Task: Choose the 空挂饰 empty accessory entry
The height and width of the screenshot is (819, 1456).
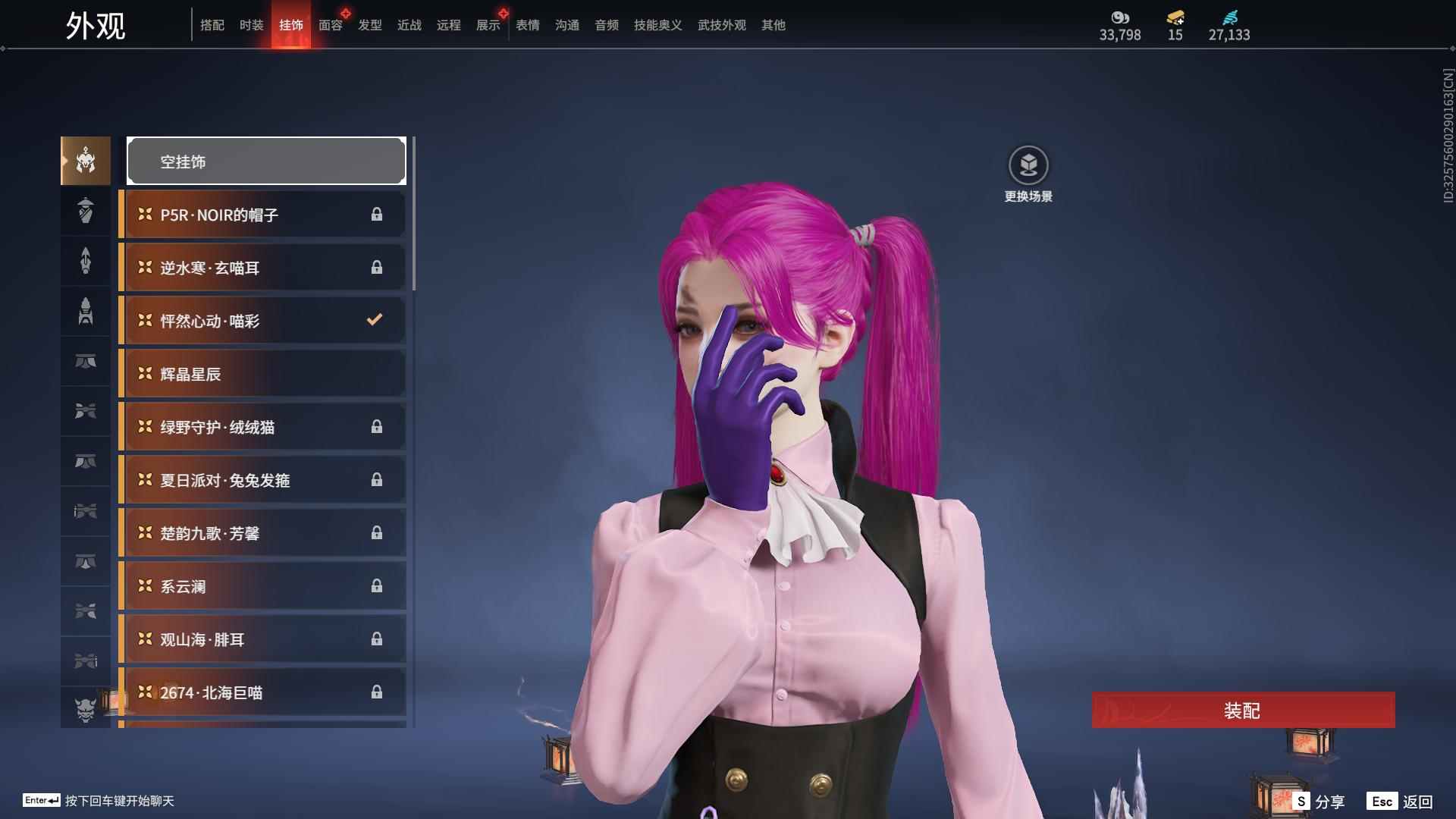Action: tap(266, 161)
